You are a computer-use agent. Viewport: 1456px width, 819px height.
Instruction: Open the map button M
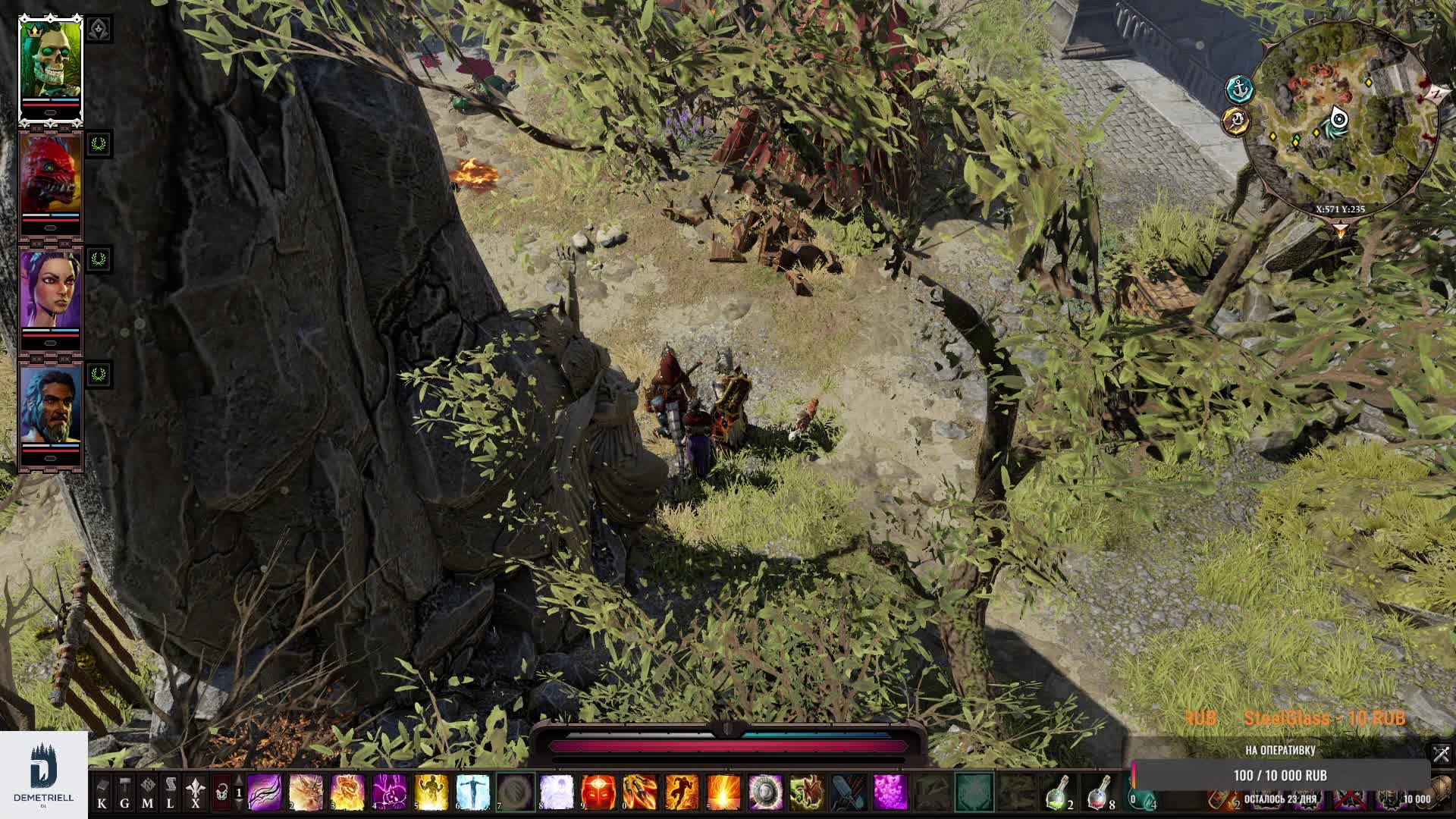click(x=148, y=792)
